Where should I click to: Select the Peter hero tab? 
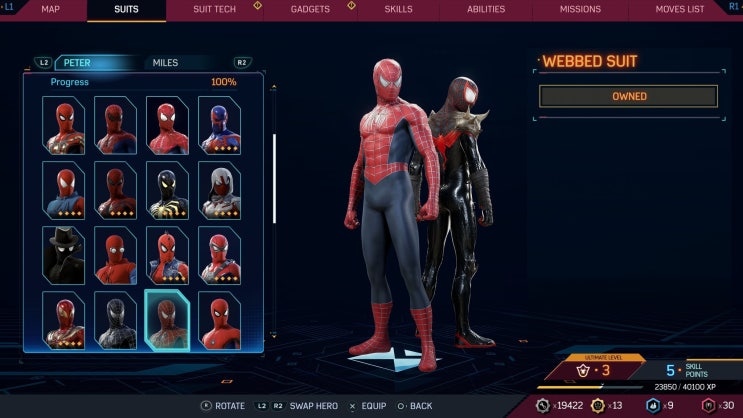[x=78, y=63]
